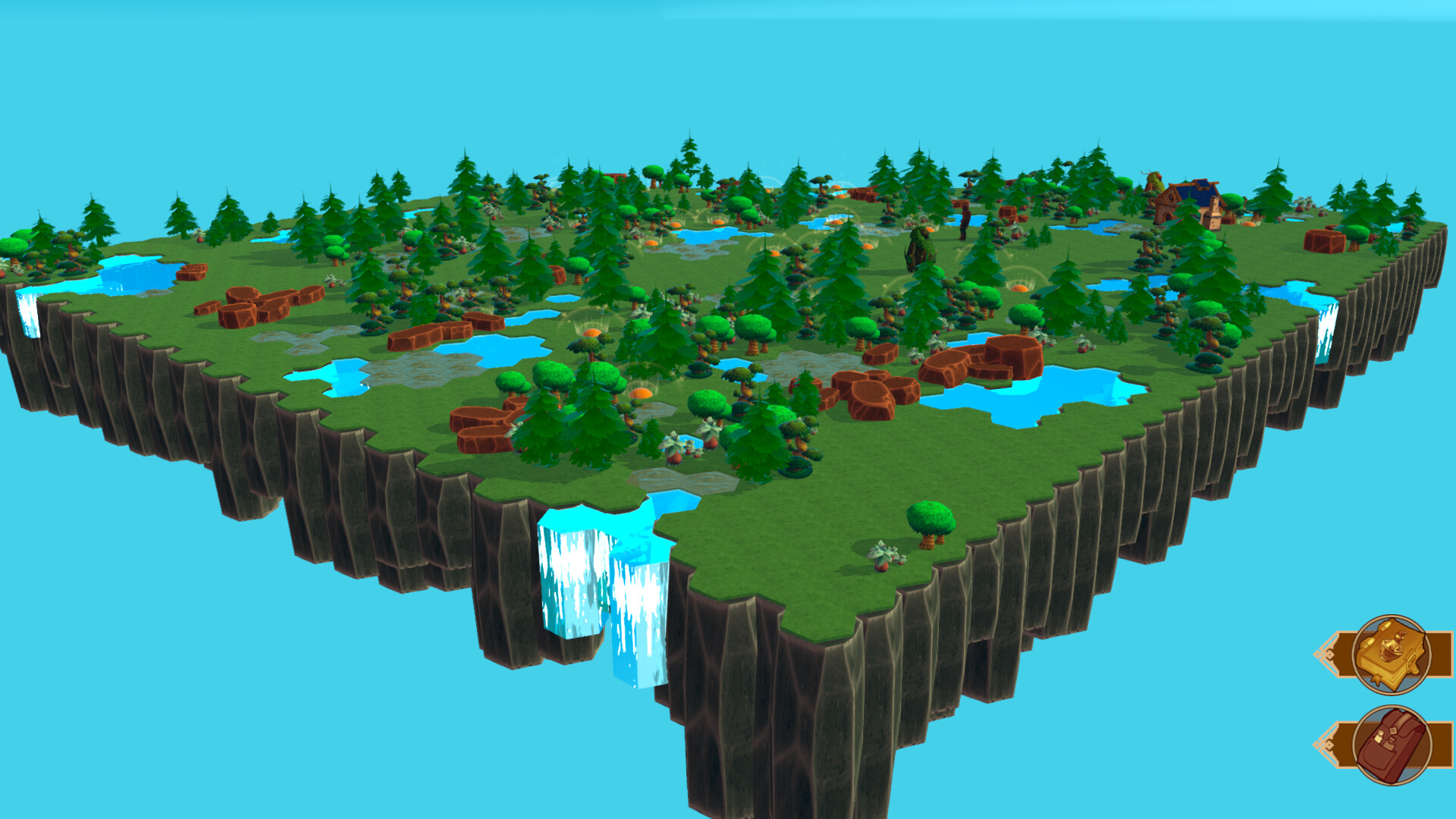This screenshot has height=819, width=1456.
Task: Select the potion bottle on the journal icon
Action: click(x=1390, y=648)
